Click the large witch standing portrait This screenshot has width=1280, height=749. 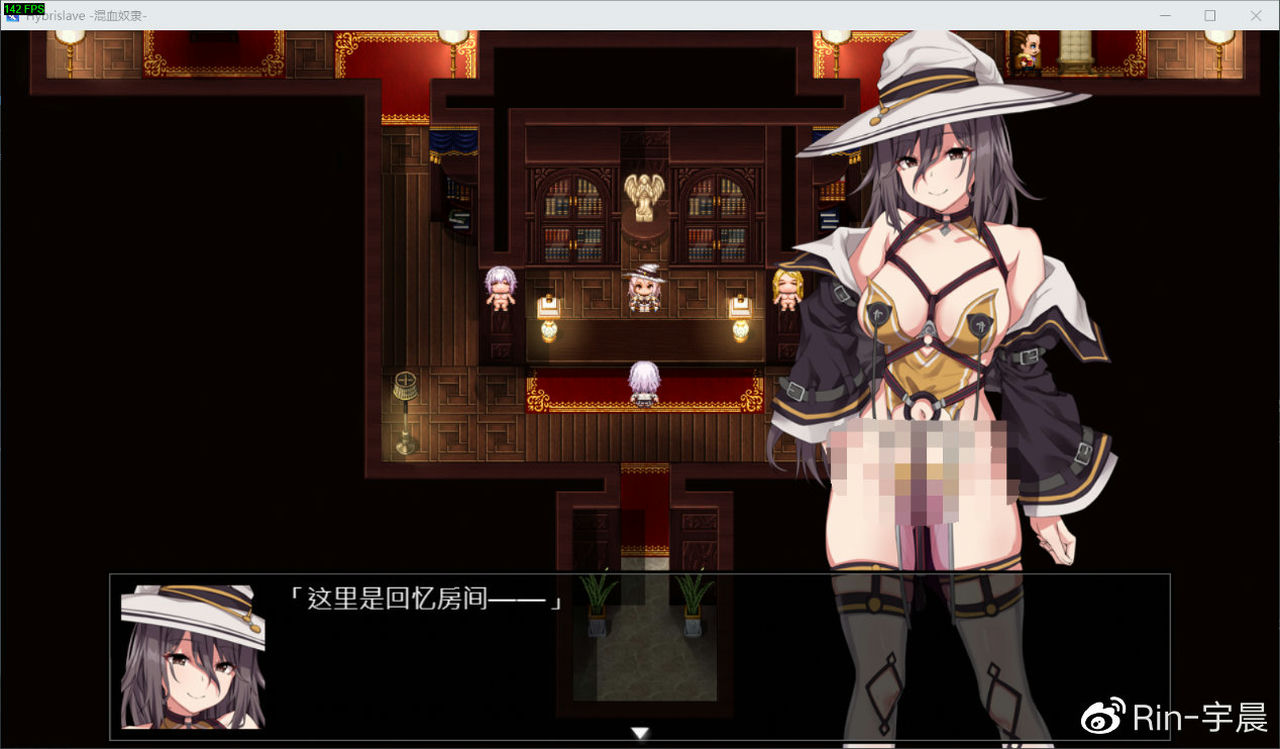click(x=940, y=300)
